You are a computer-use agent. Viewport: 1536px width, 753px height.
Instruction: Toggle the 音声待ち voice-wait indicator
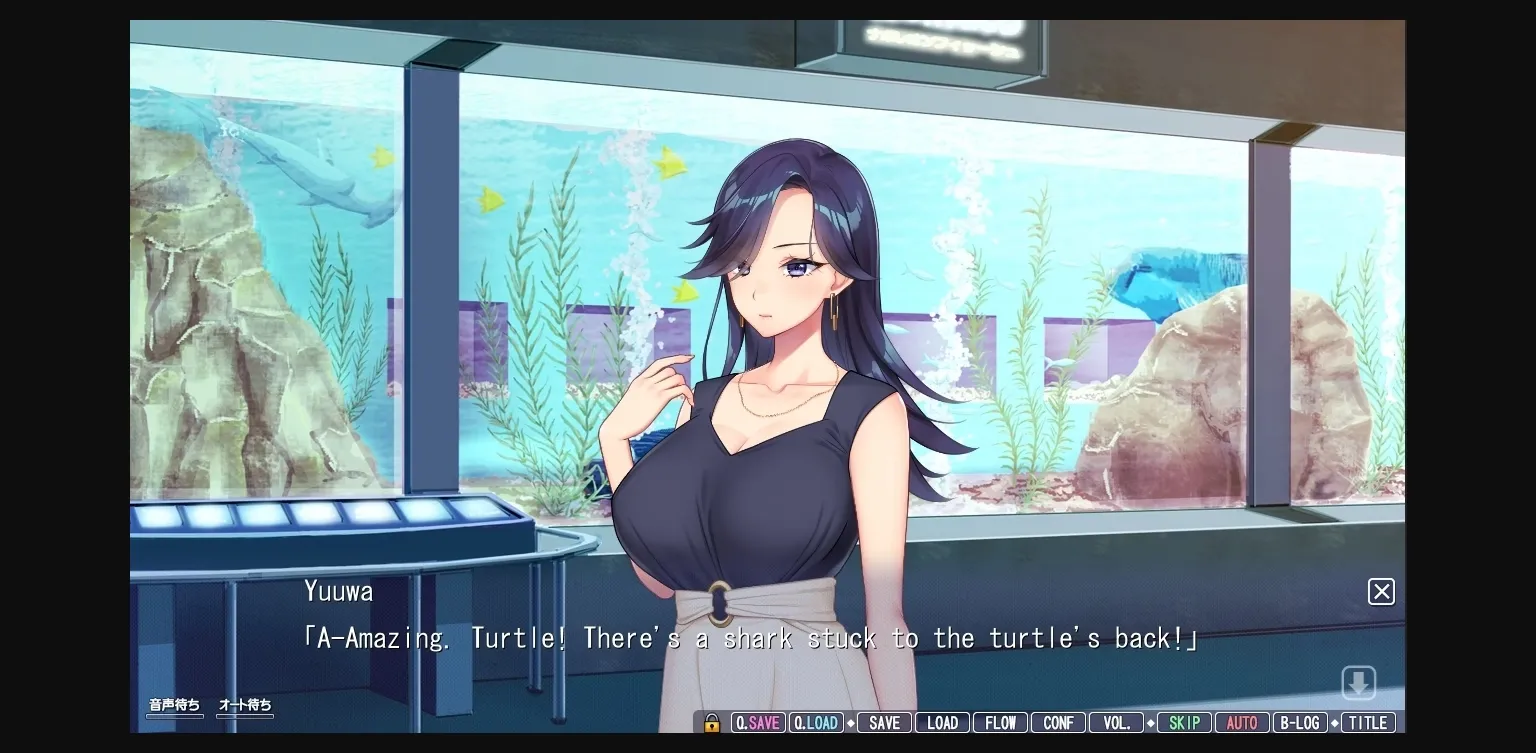point(174,705)
